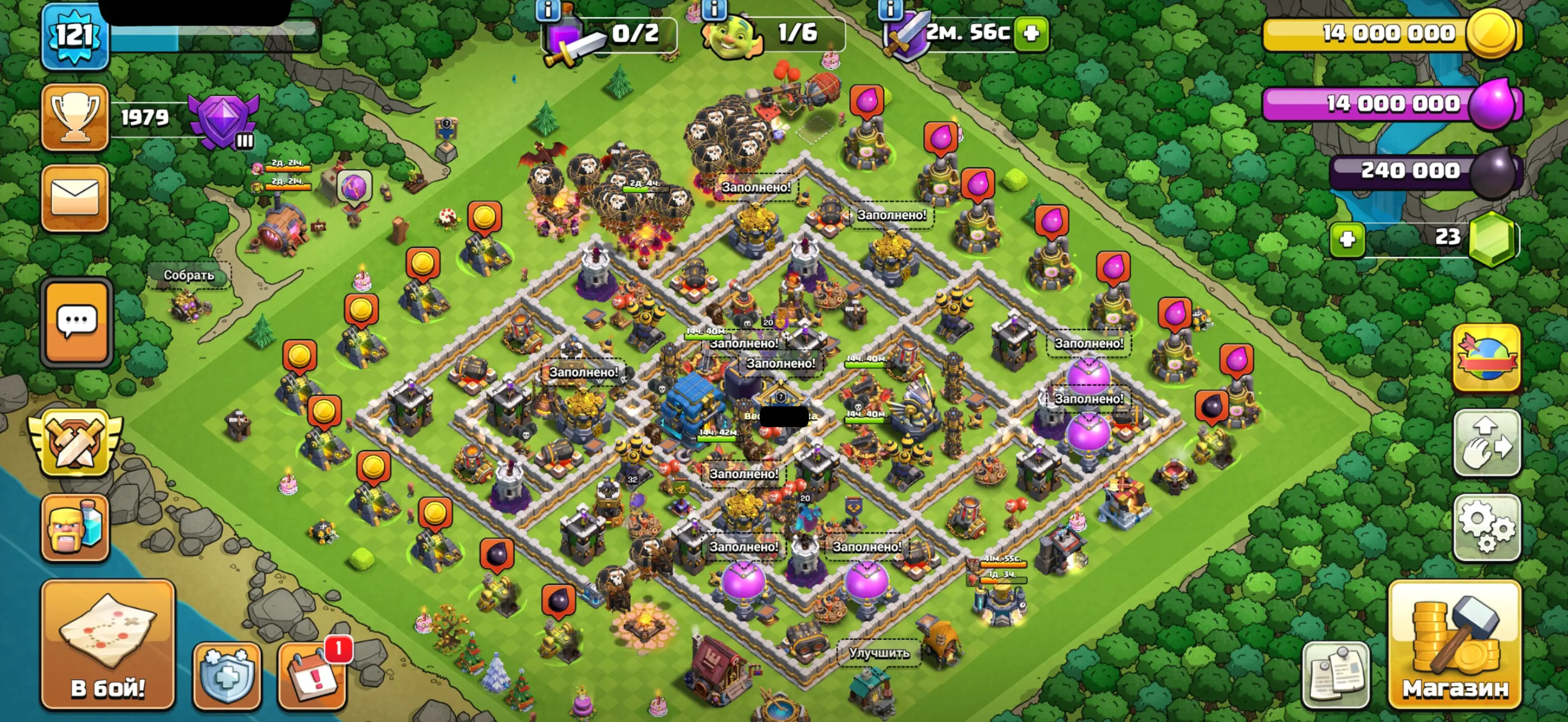Tap the Собрать collect bubble
1568x722 pixels.
189,275
